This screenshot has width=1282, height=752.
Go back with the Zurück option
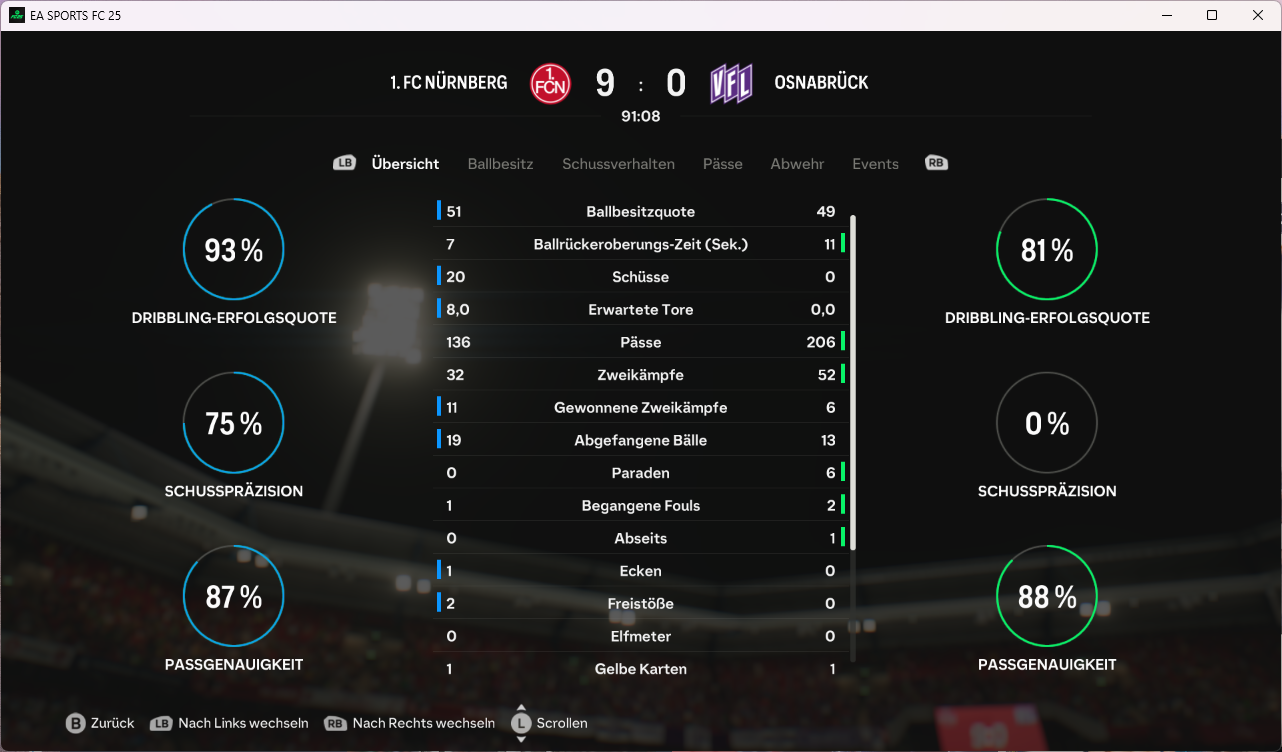pyautogui.click(x=100, y=723)
